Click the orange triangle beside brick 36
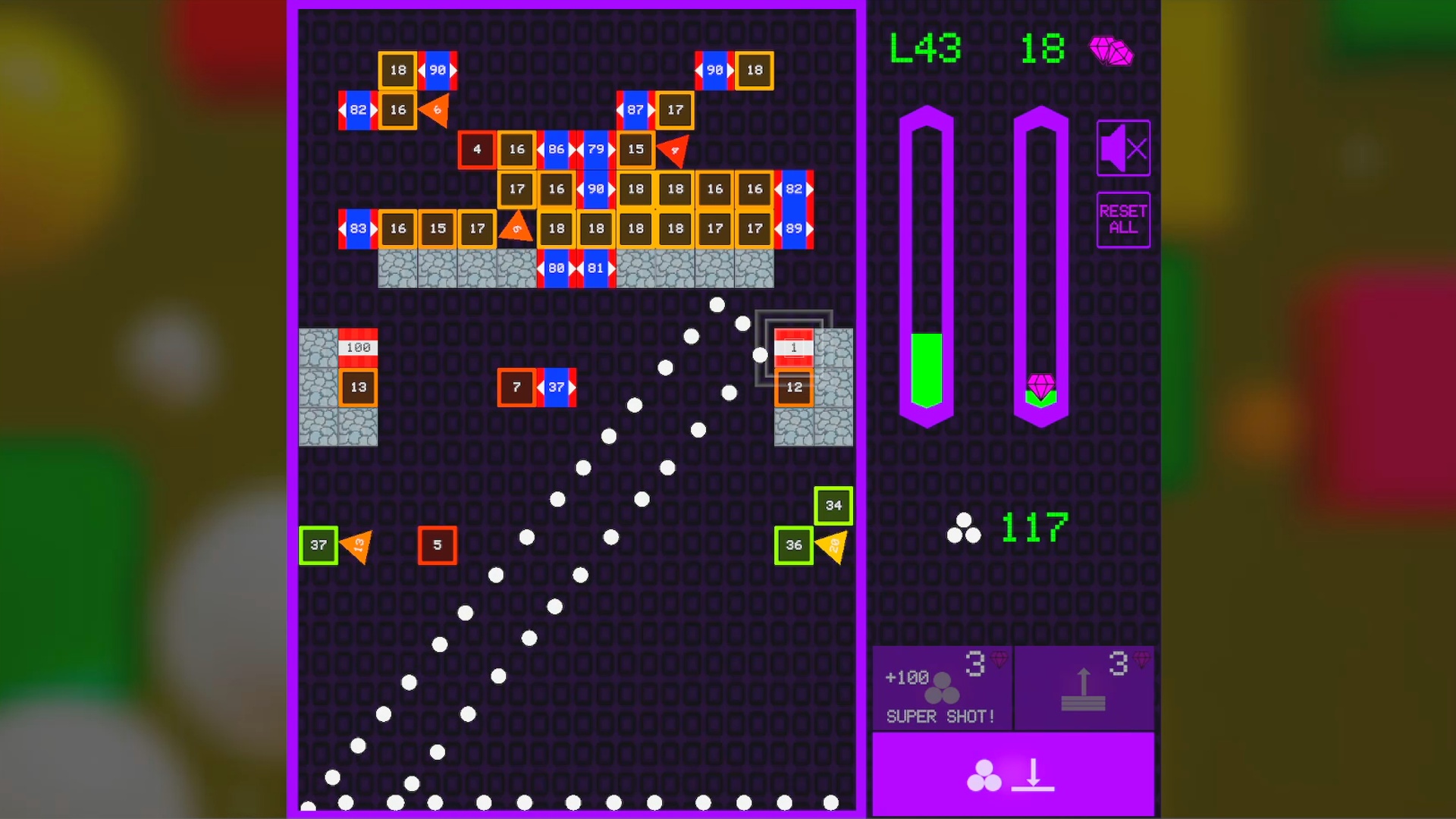 tap(833, 544)
